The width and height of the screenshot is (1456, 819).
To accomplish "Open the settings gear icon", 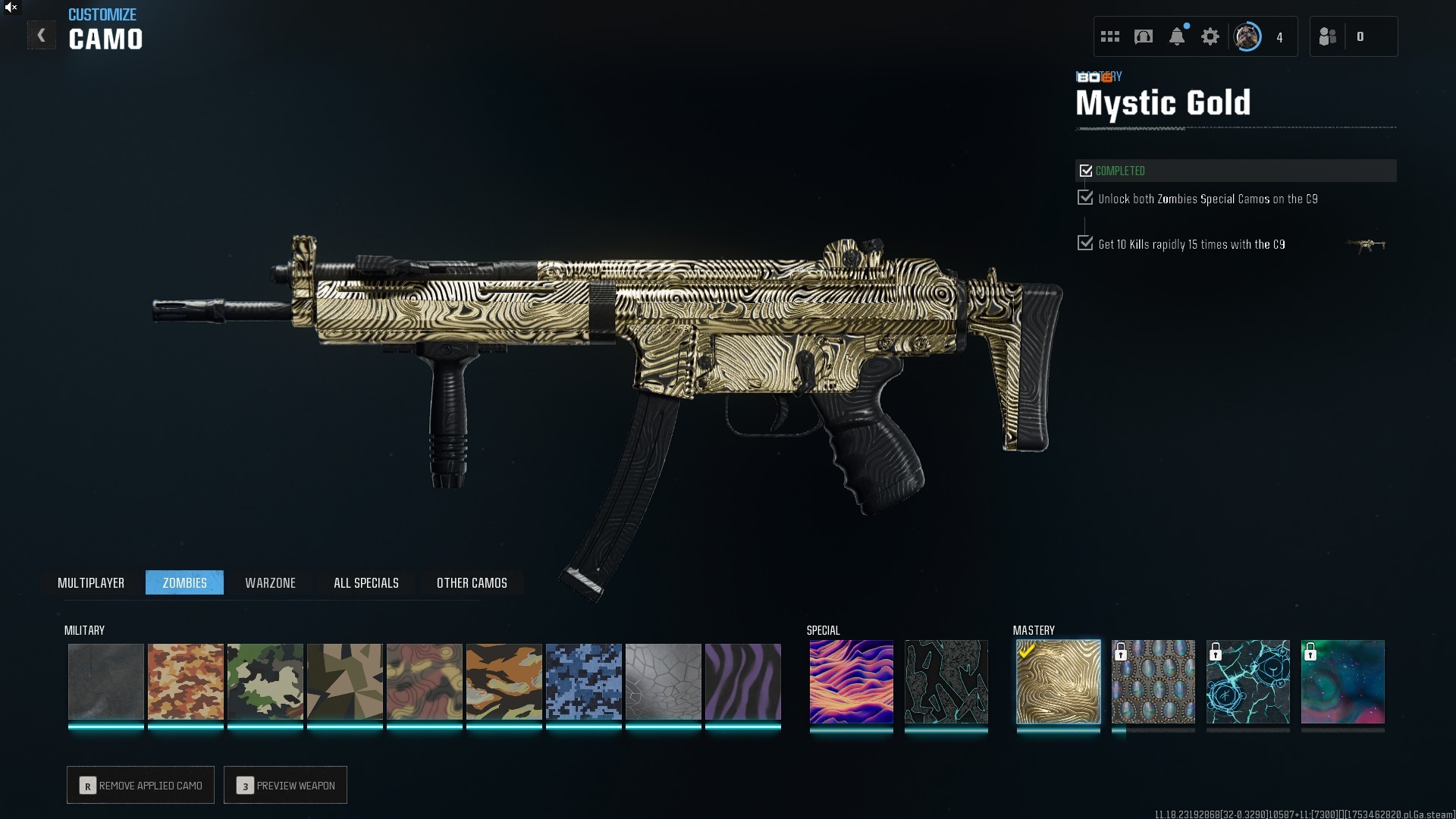I will (1210, 36).
